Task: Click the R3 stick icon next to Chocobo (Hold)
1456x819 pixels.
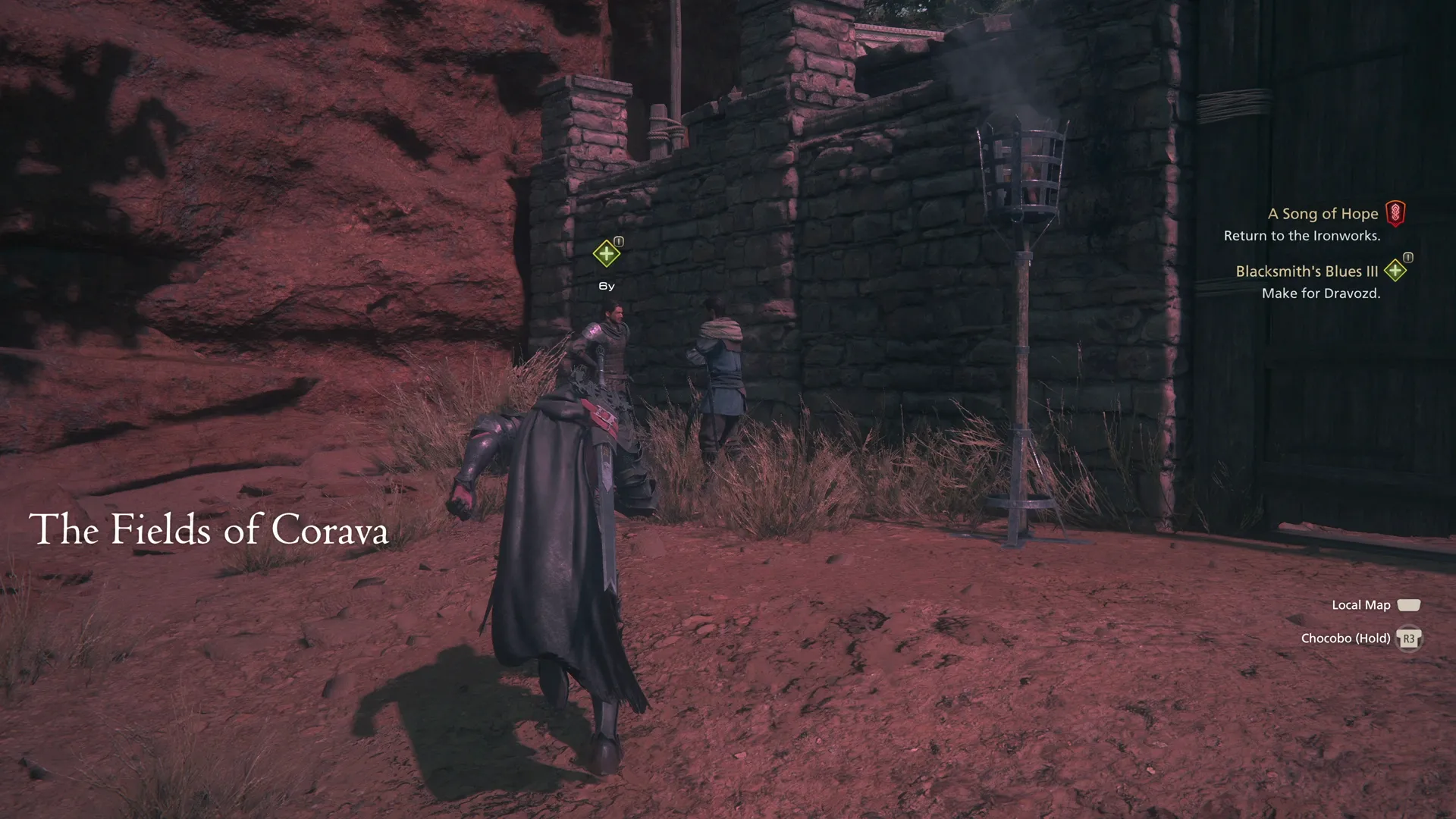Action: pos(1408,638)
